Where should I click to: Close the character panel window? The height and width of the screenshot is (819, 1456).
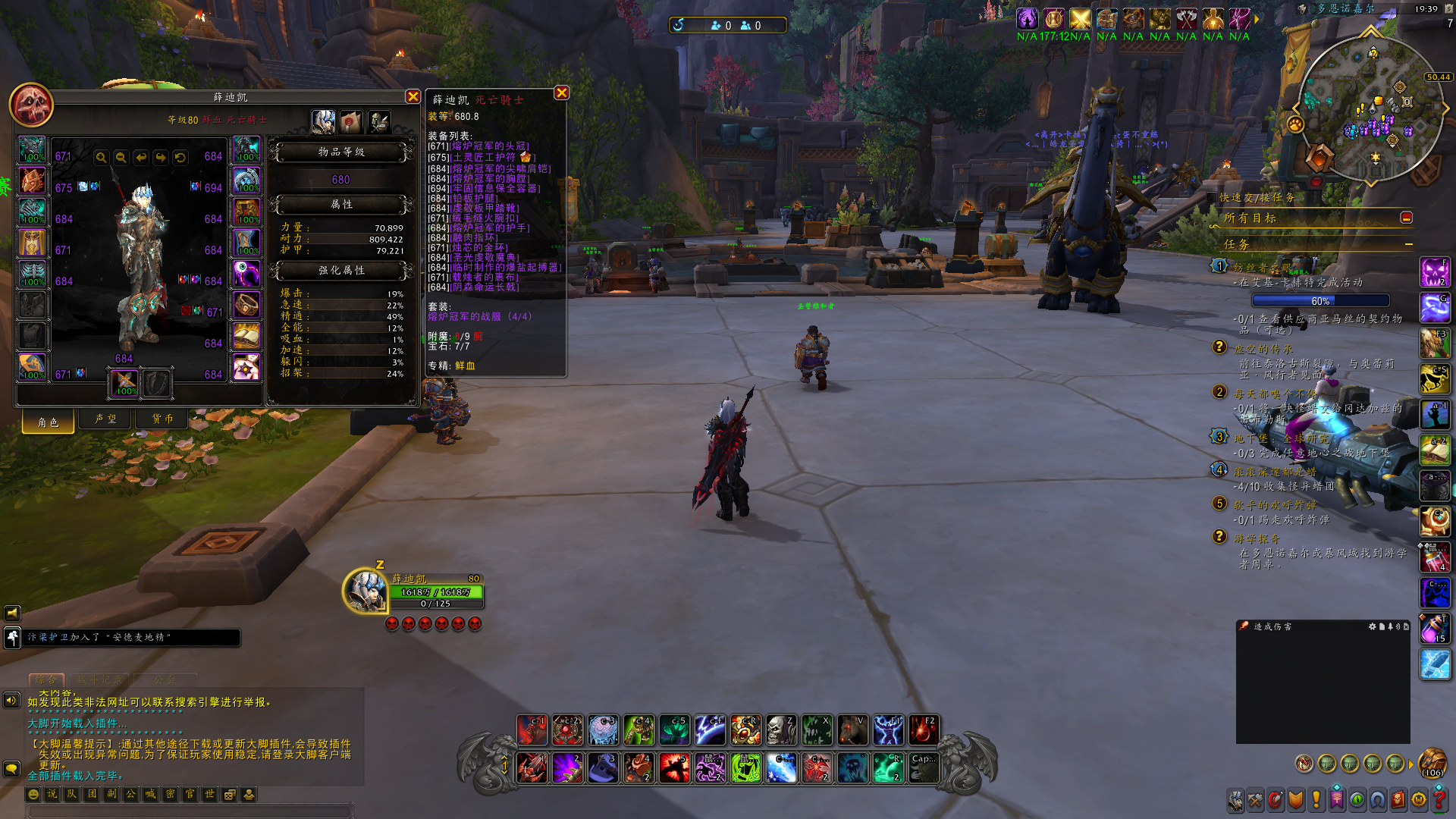[413, 96]
